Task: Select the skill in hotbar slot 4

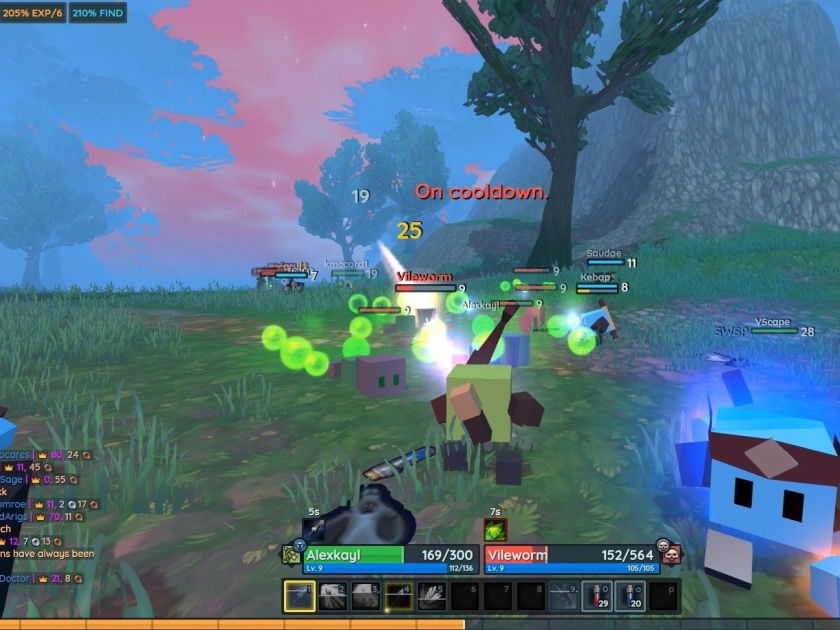Action: (x=399, y=596)
